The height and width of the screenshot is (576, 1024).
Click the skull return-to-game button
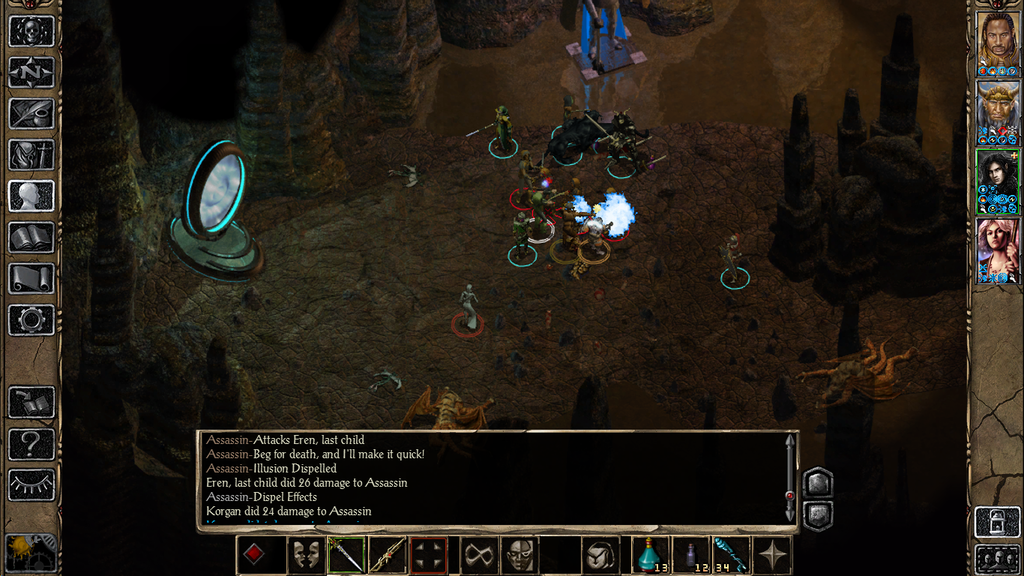(x=31, y=31)
